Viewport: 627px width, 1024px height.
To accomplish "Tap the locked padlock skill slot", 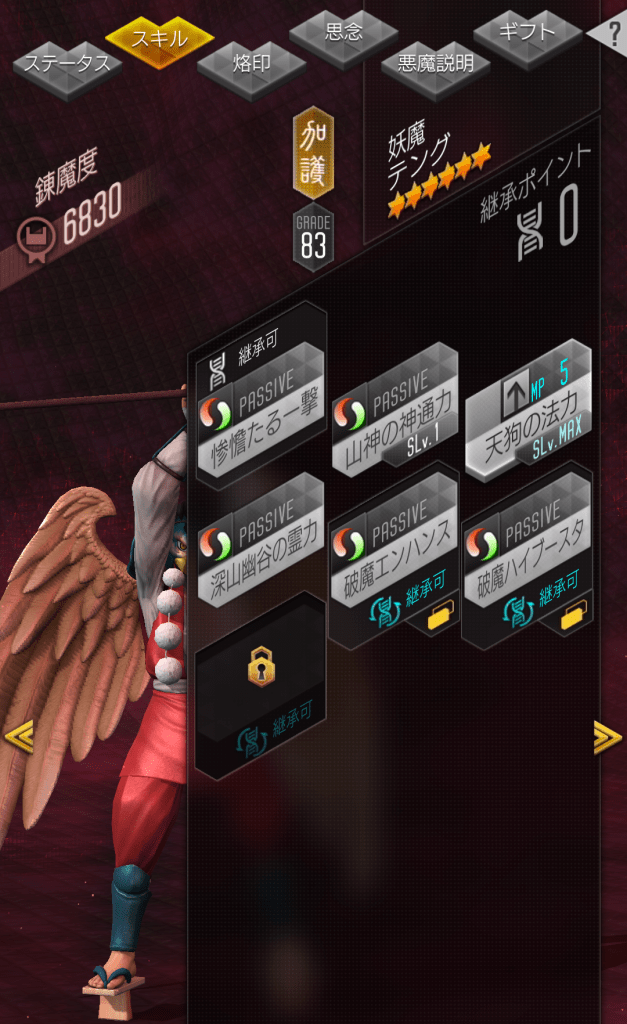I will (261, 687).
